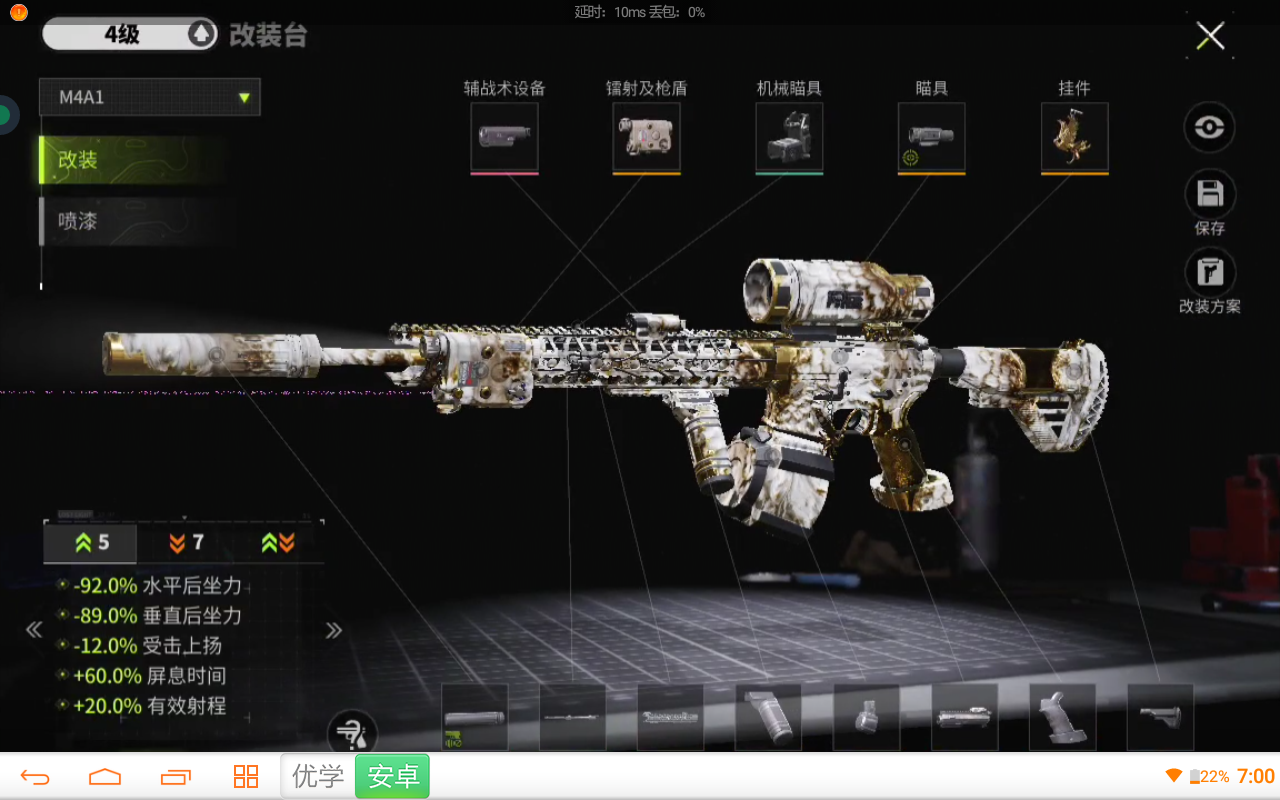This screenshot has width=1280, height=800.
Task: Close the 改装台 screen with the X
Action: pos(1210,37)
